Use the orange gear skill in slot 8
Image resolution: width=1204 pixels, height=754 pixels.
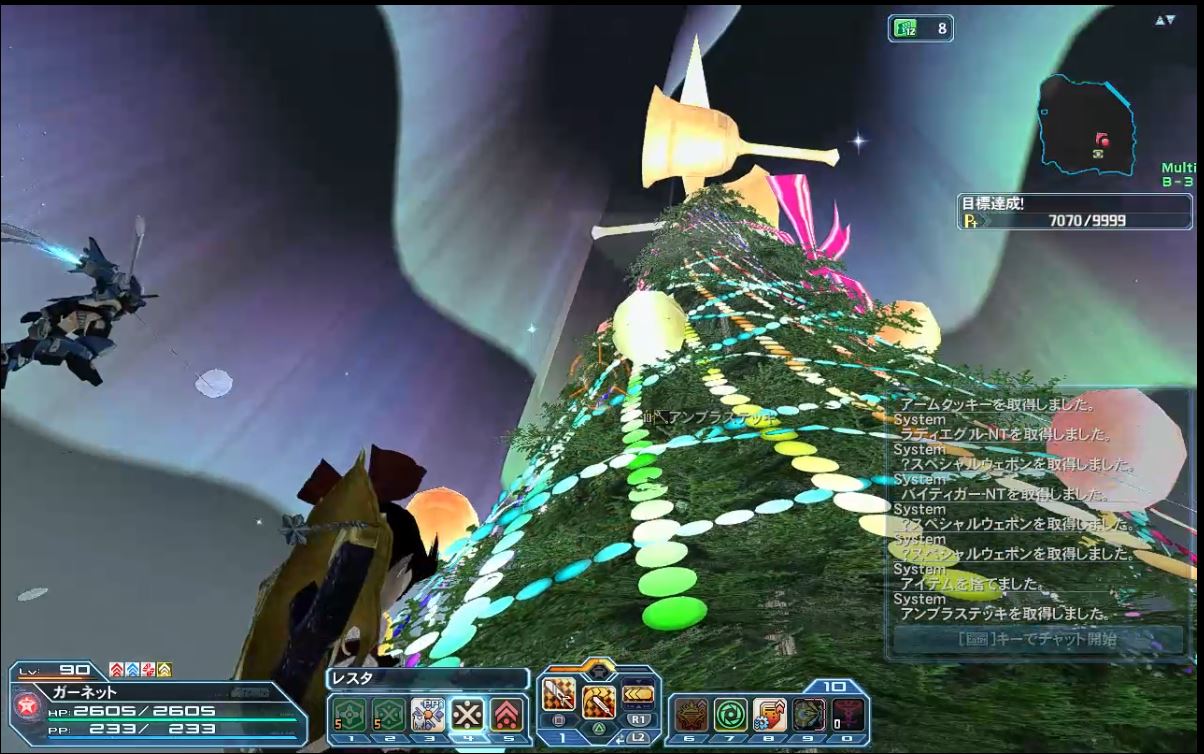[769, 714]
